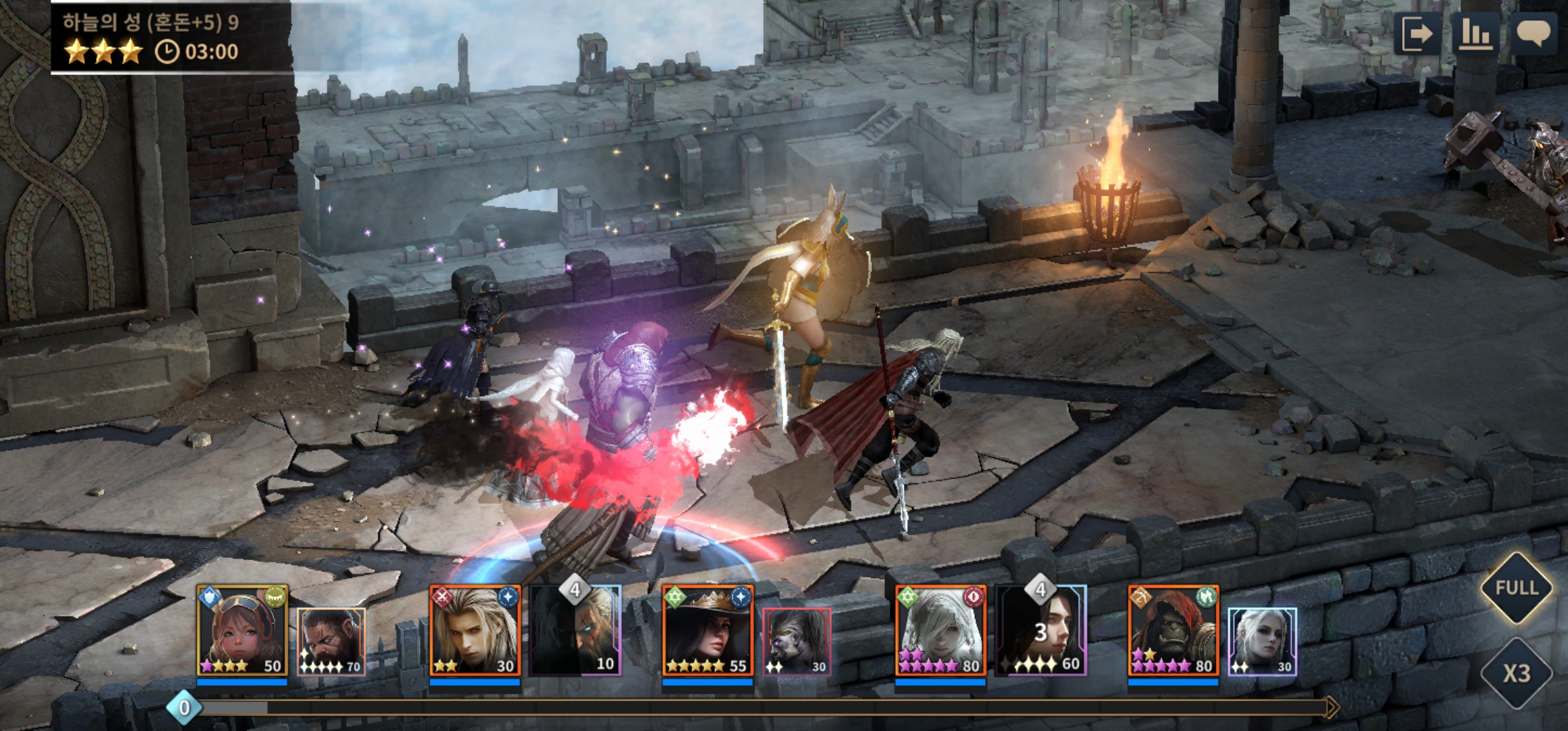Use the dark-haired man skill costing 60
The height and width of the screenshot is (731, 1568).
pos(1041,631)
